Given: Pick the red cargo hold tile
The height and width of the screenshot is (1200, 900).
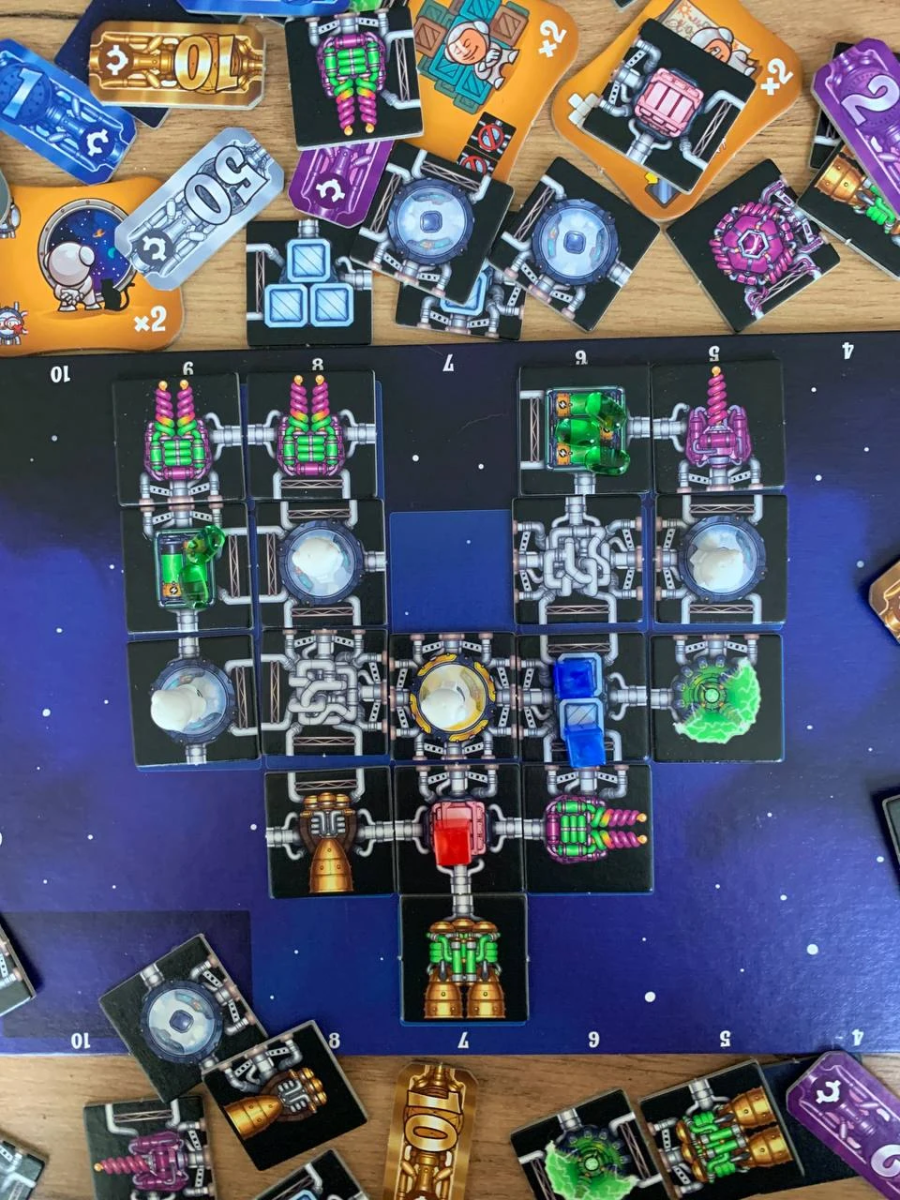Looking at the screenshot, I should 459,830.
